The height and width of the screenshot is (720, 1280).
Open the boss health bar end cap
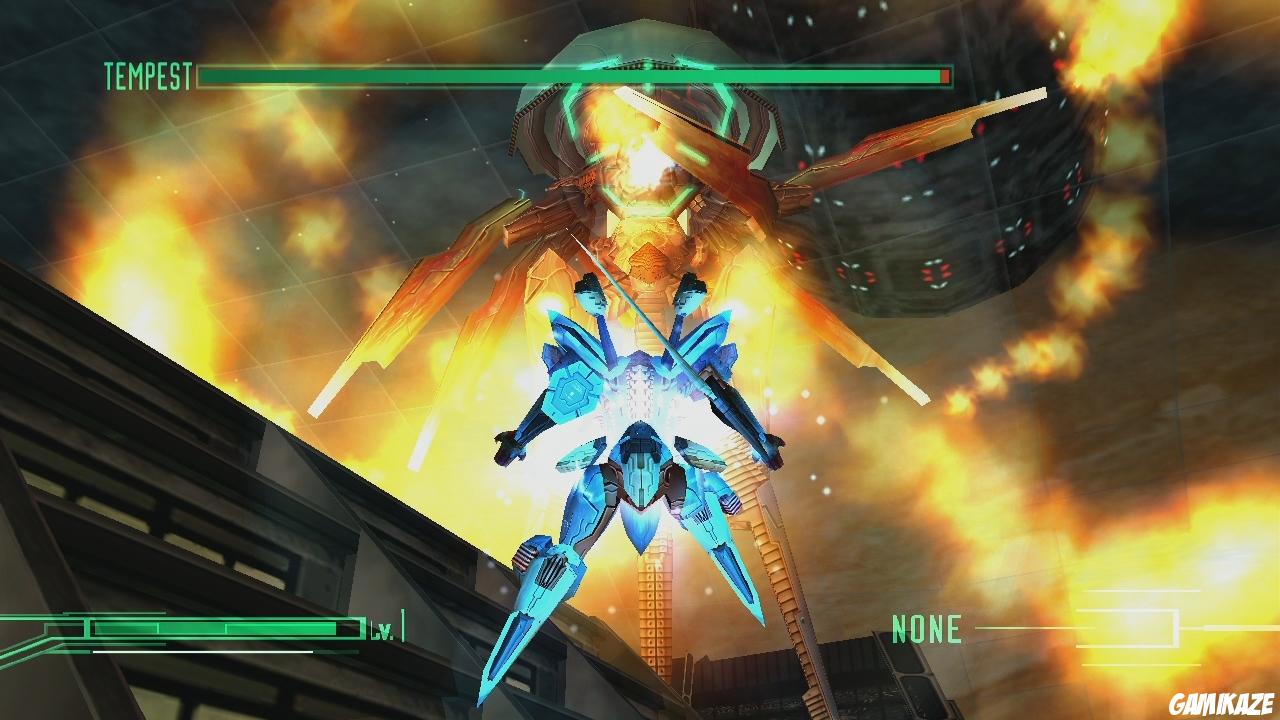(952, 75)
